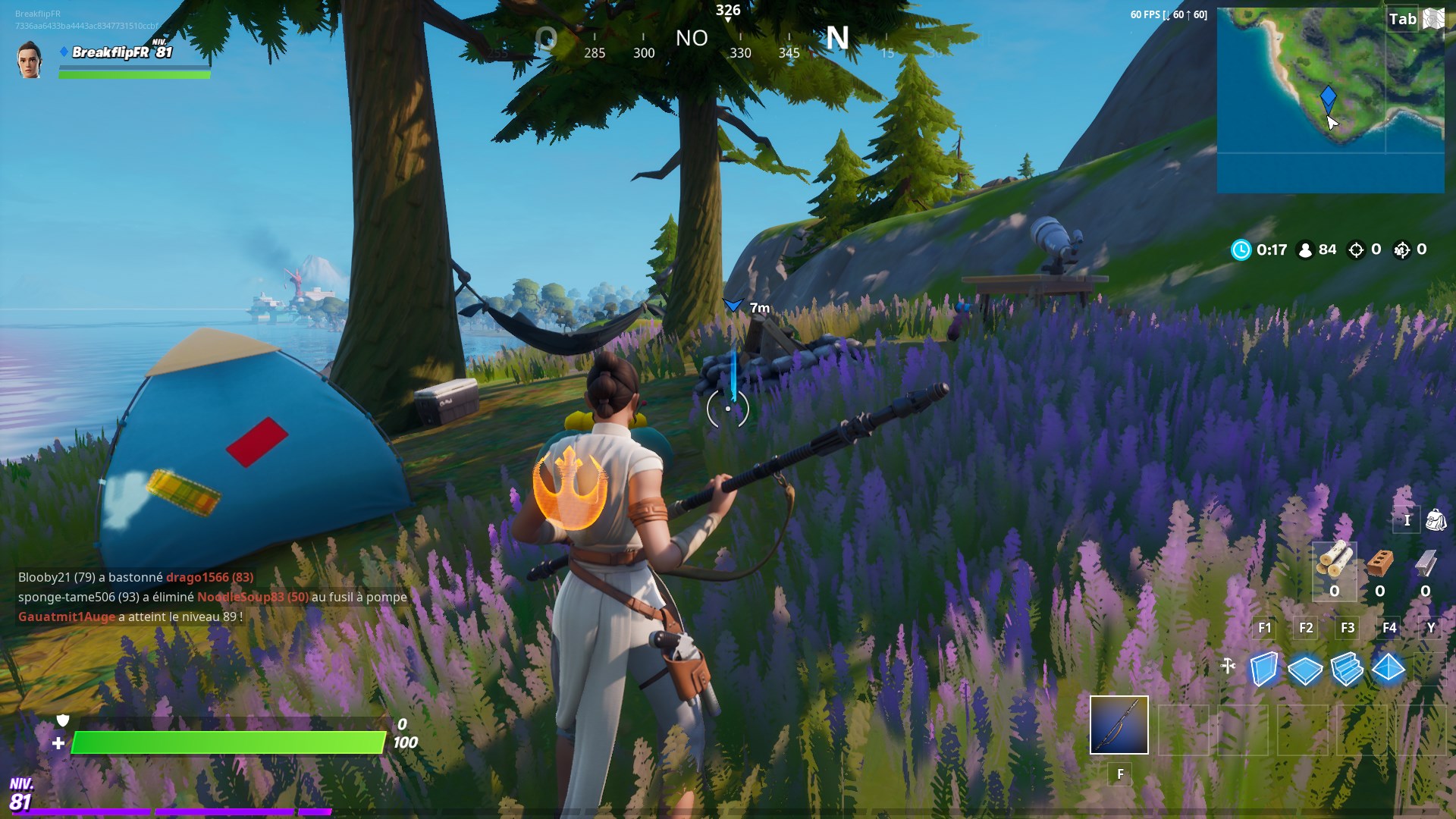
Task: Select the pyramid roof build piece icon
Action: [1389, 670]
